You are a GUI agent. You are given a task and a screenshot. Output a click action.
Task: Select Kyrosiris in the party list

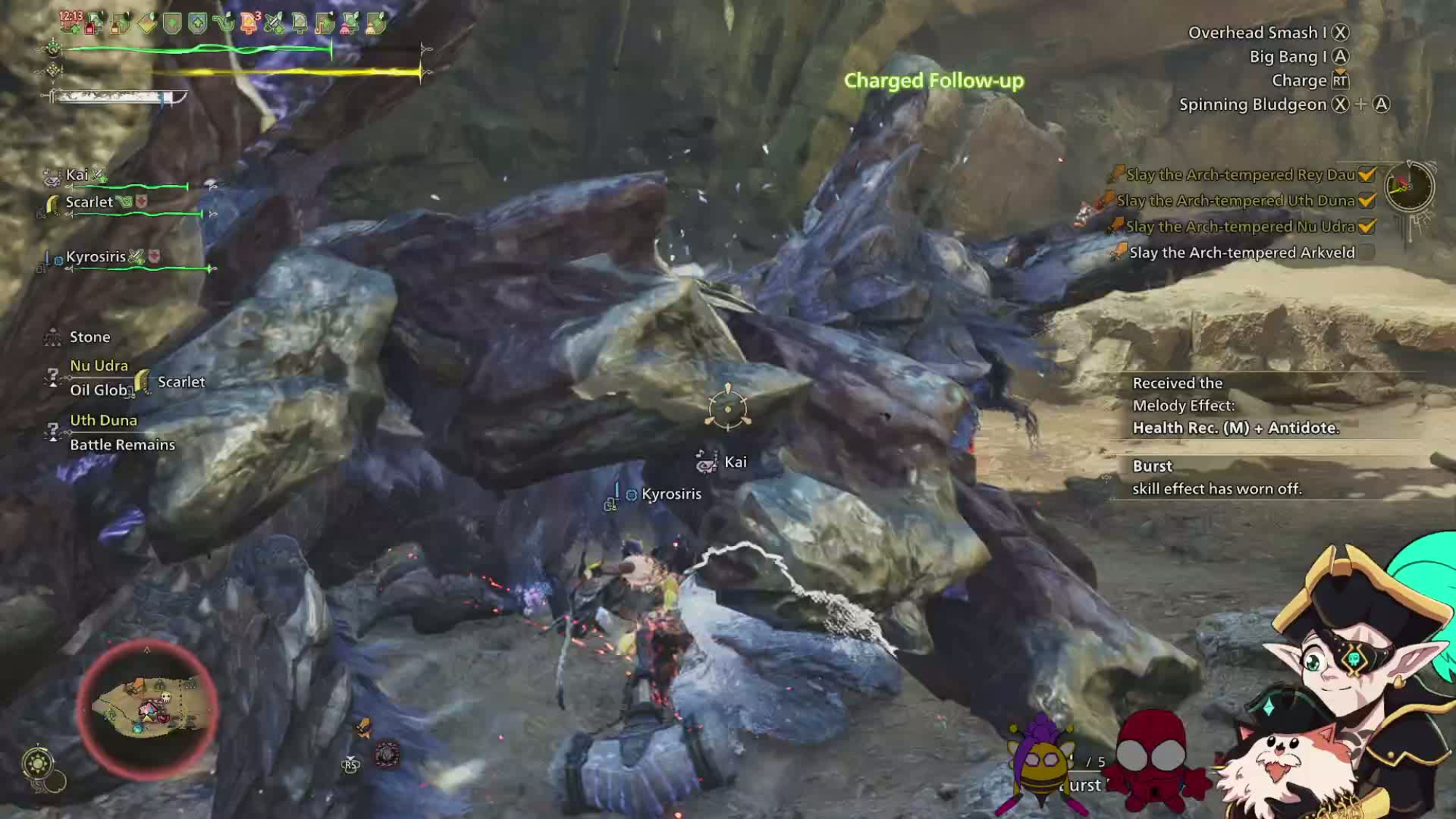coord(95,257)
